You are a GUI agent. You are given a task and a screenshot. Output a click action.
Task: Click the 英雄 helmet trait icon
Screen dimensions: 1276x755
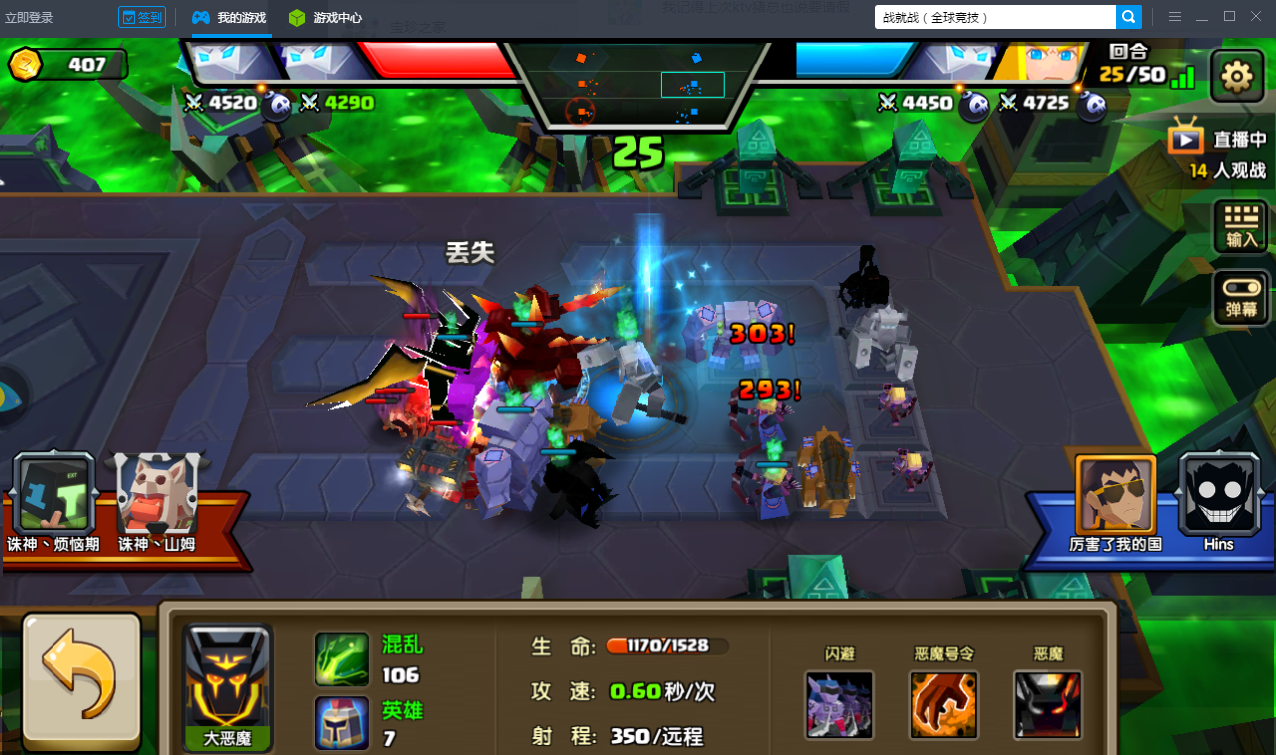[x=342, y=722]
